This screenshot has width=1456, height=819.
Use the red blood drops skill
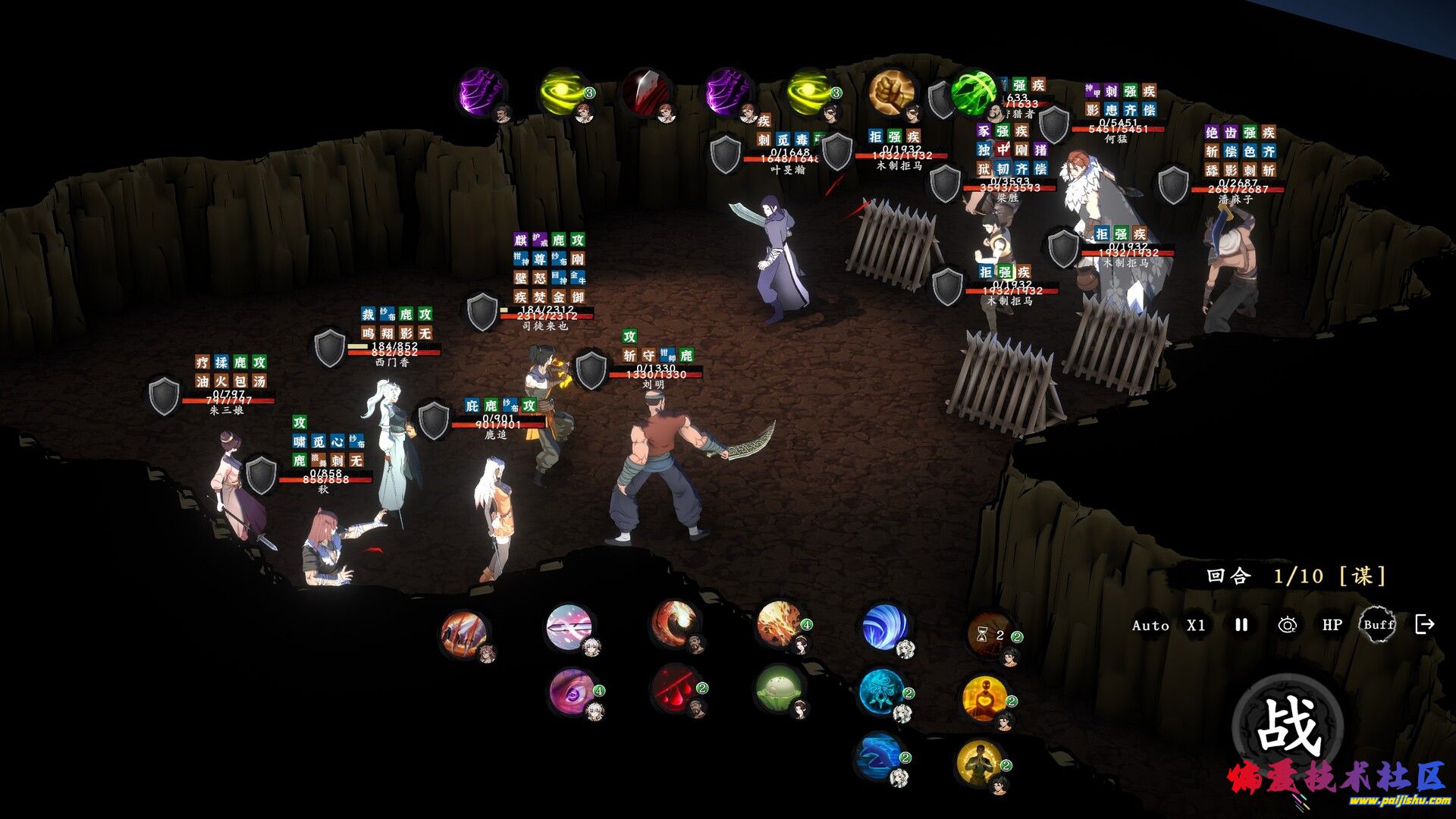[x=674, y=689]
